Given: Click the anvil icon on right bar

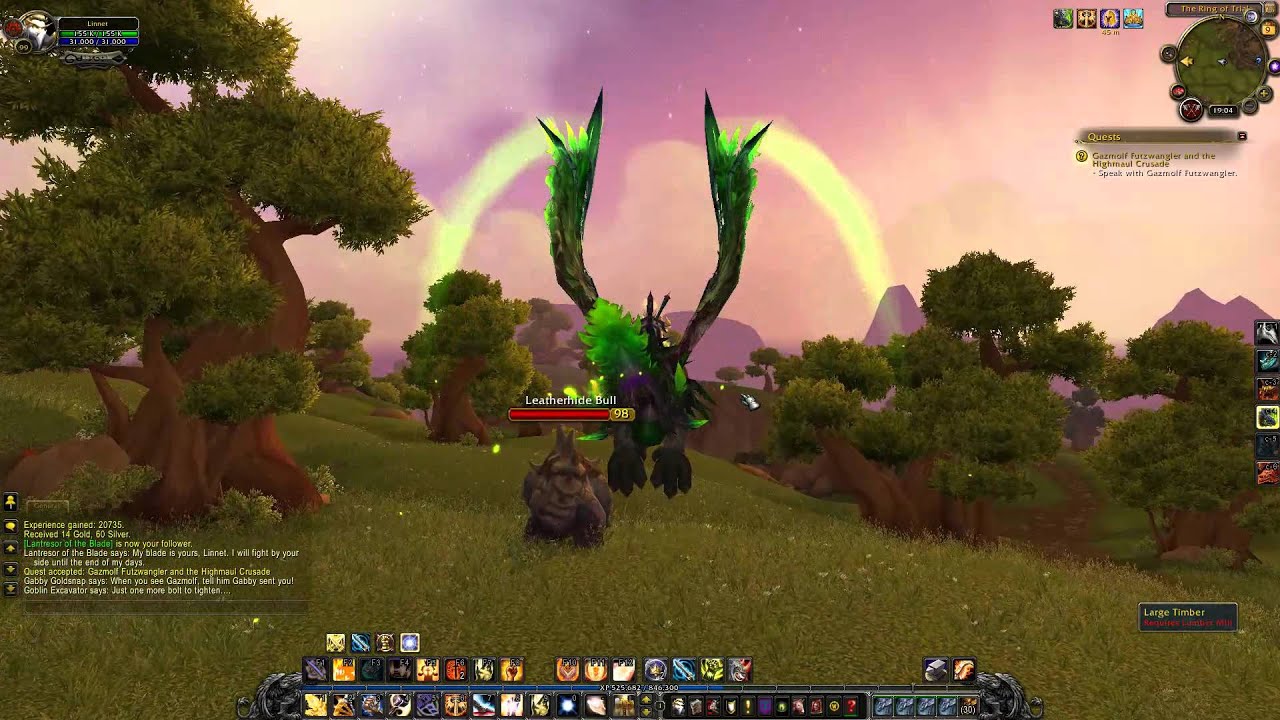Looking at the screenshot, I should [x=935, y=670].
